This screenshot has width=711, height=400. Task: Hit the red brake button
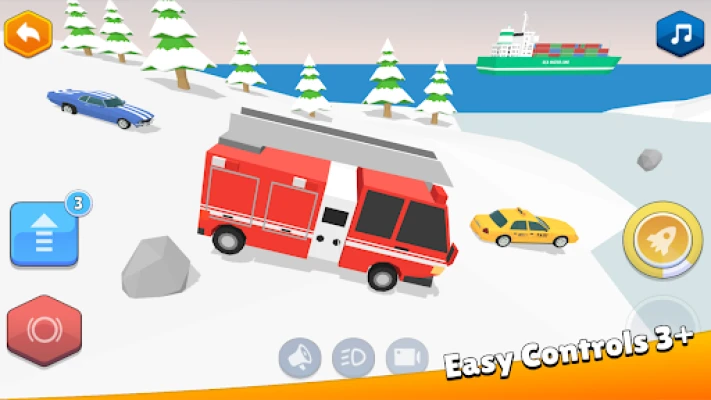pos(44,330)
